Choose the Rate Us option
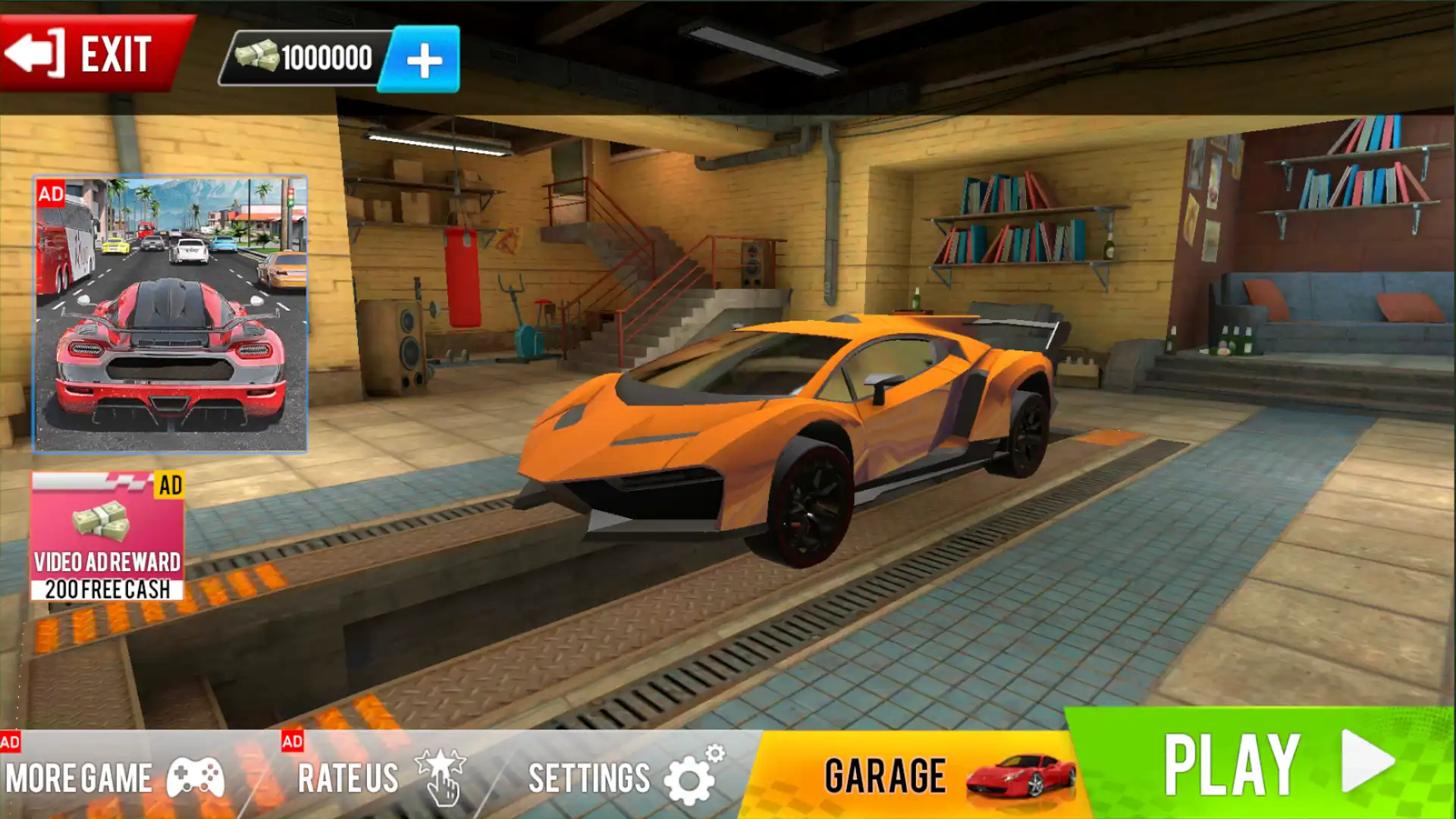 coord(379,777)
